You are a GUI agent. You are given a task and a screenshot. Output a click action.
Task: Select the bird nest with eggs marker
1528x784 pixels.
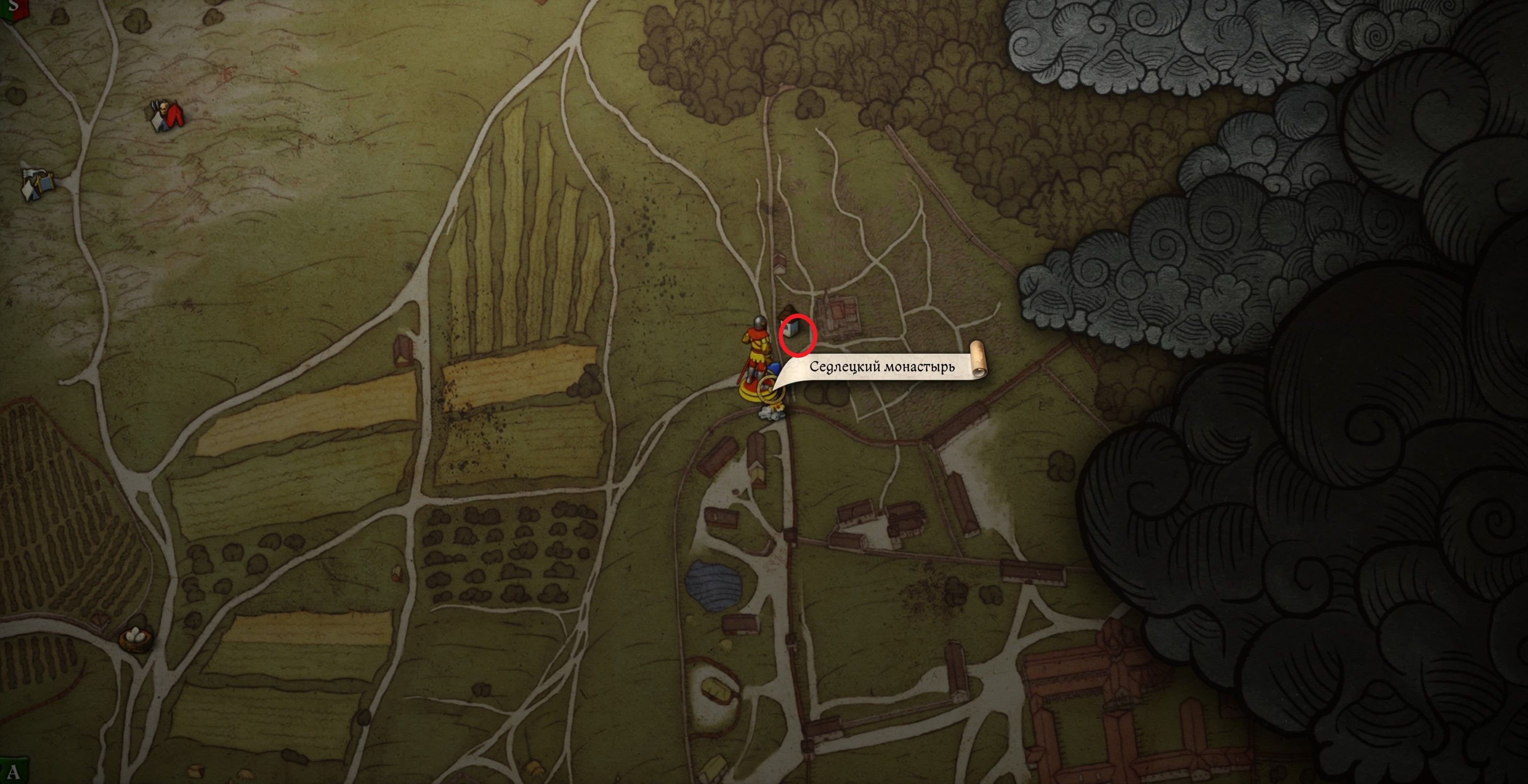point(135,639)
